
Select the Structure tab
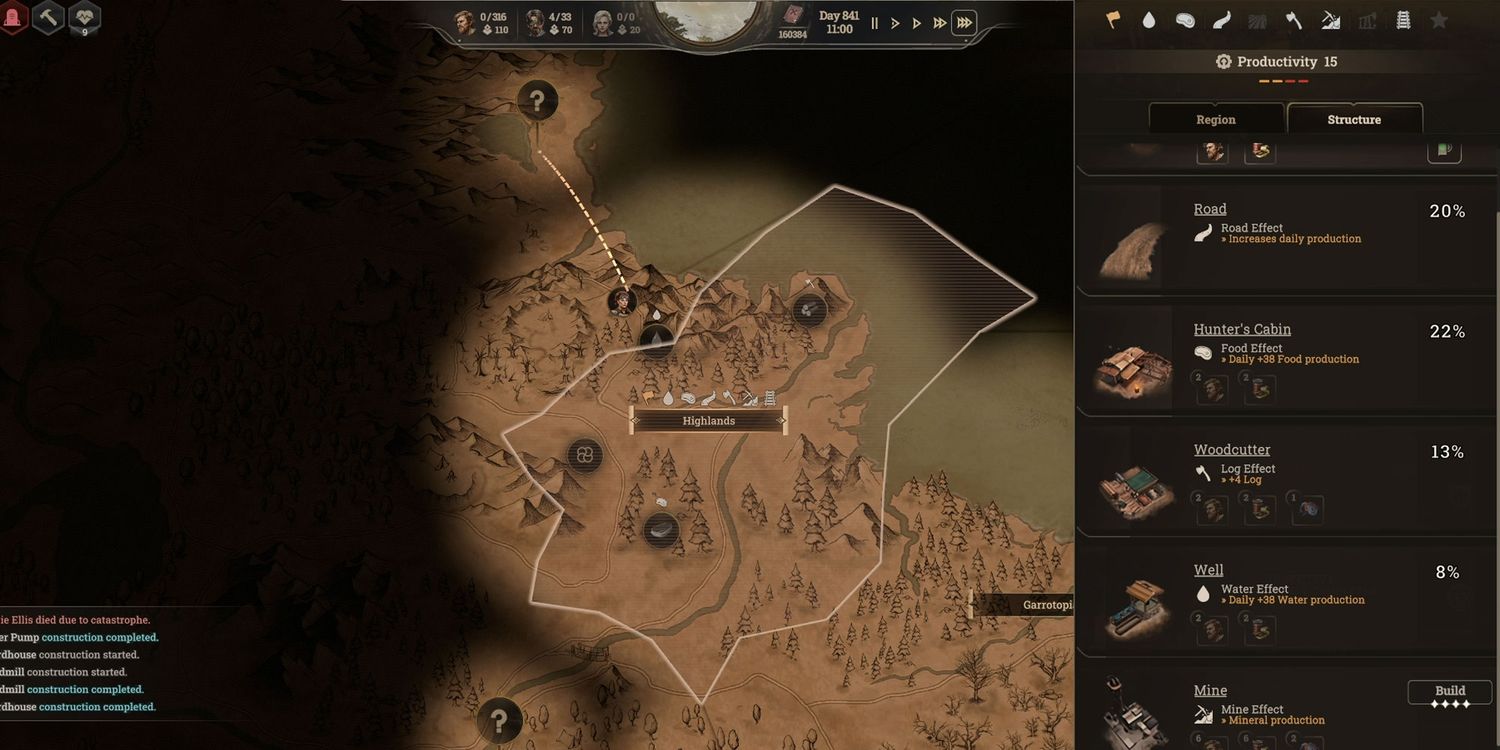click(1354, 119)
